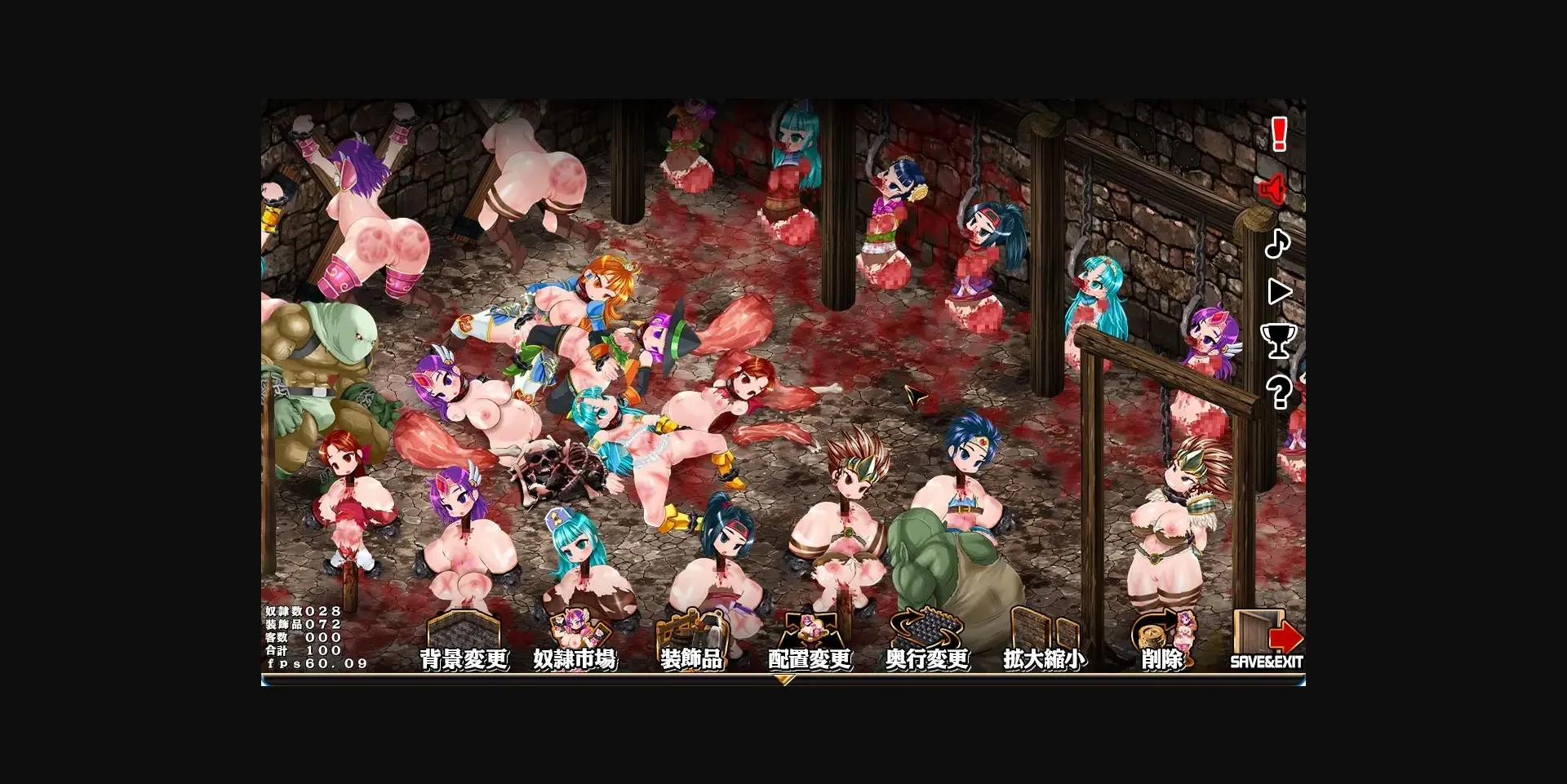Screen dimensions: 1567x784
Task: Mute sound with the red speaker icon
Action: coord(1273,190)
